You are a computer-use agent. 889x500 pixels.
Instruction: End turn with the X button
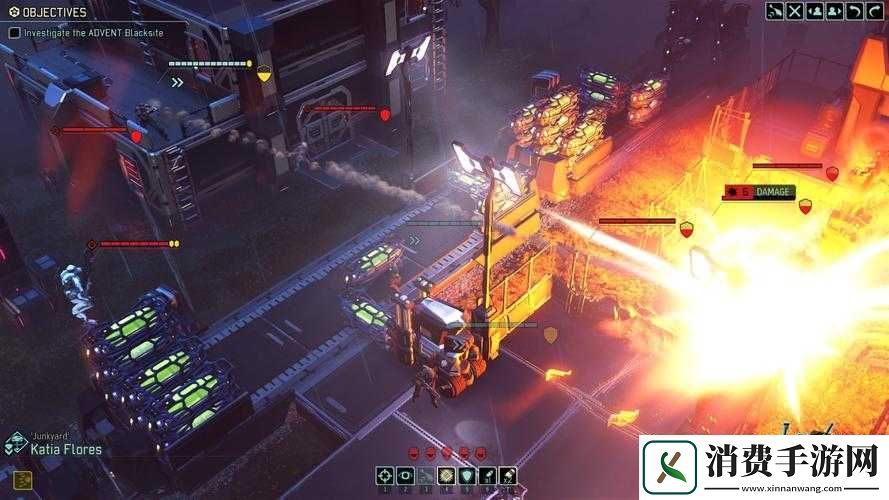795,11
